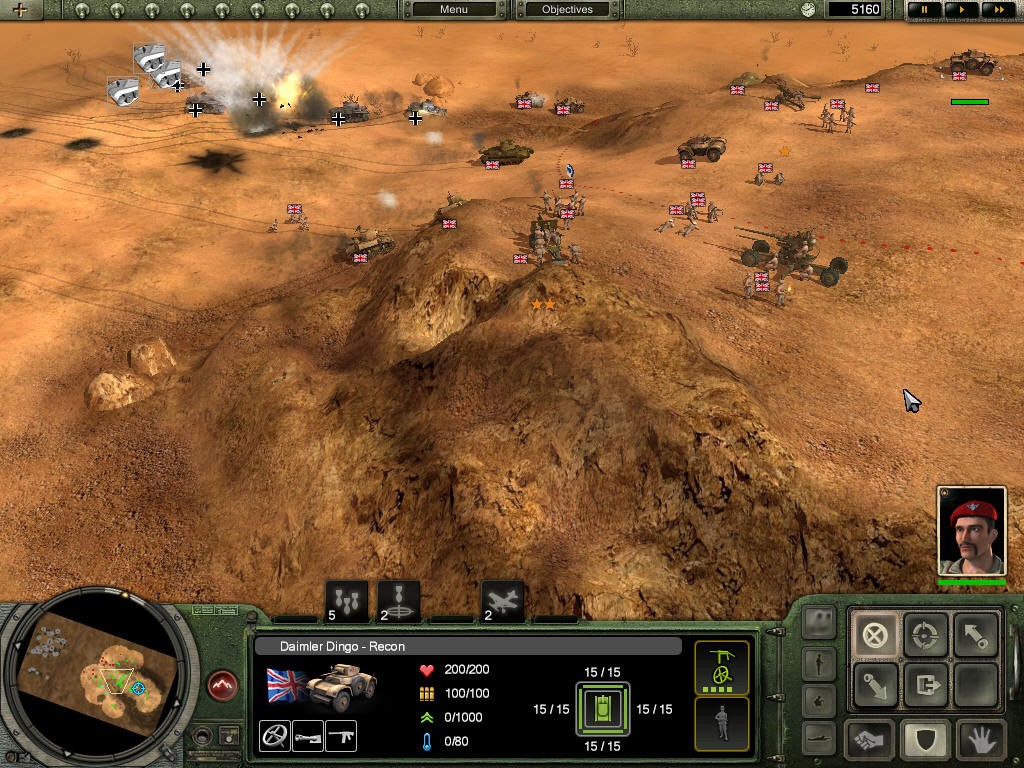Image resolution: width=1024 pixels, height=768 pixels.
Task: Select the commander portrait with red beret
Action: (969, 531)
